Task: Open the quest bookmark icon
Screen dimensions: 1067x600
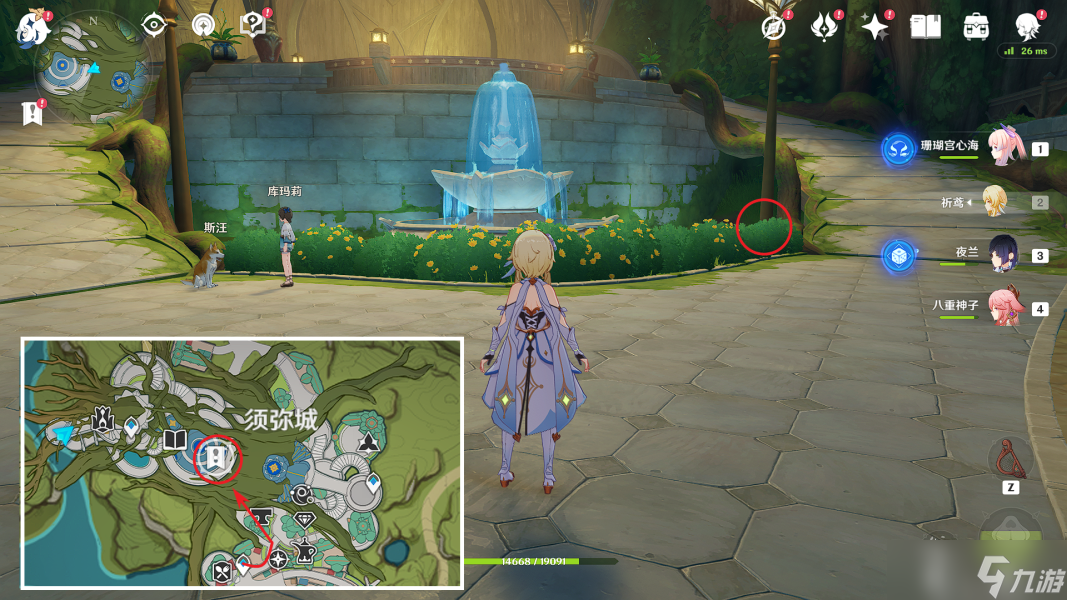Action: (x=32, y=113)
